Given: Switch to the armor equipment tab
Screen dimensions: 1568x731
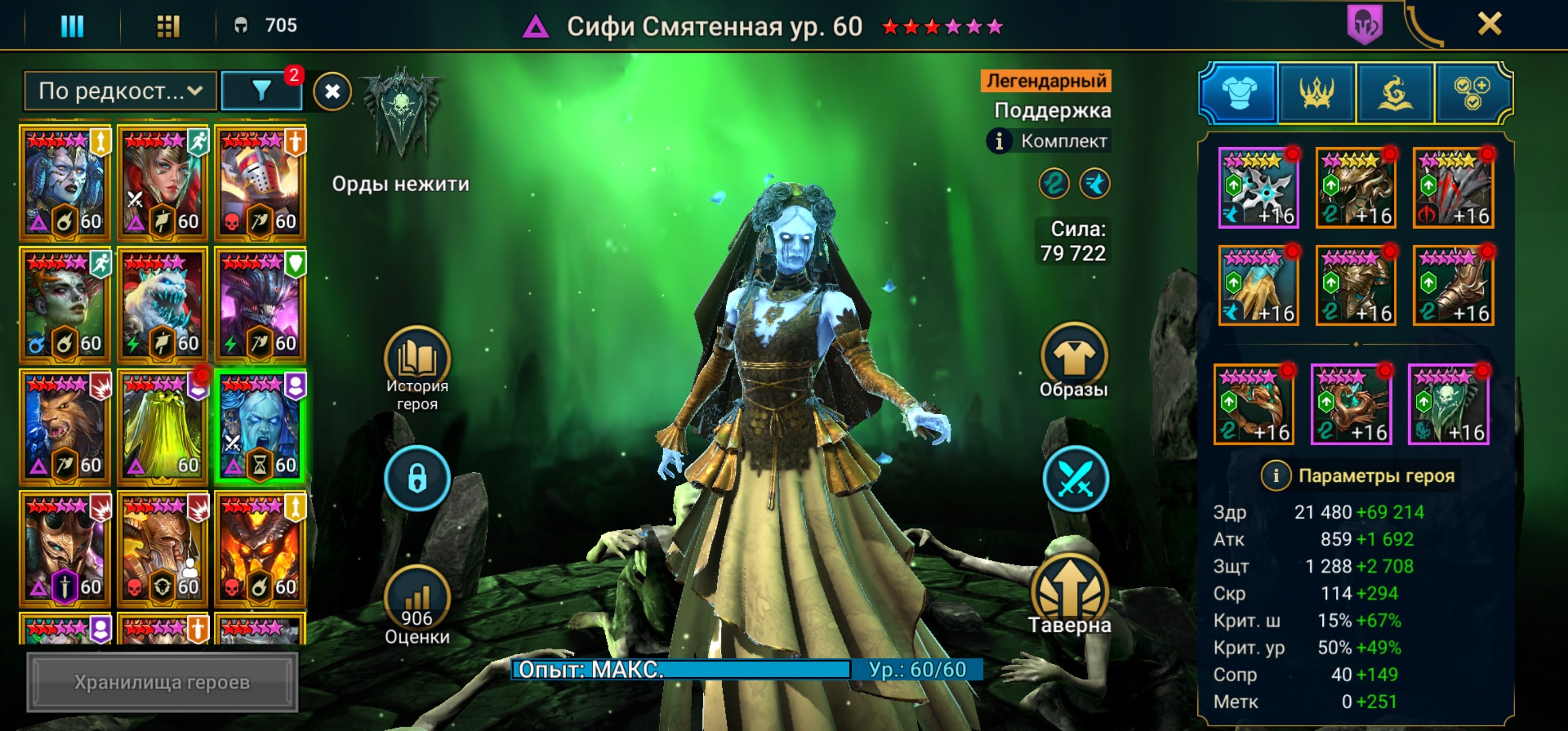Looking at the screenshot, I should click(x=1238, y=92).
